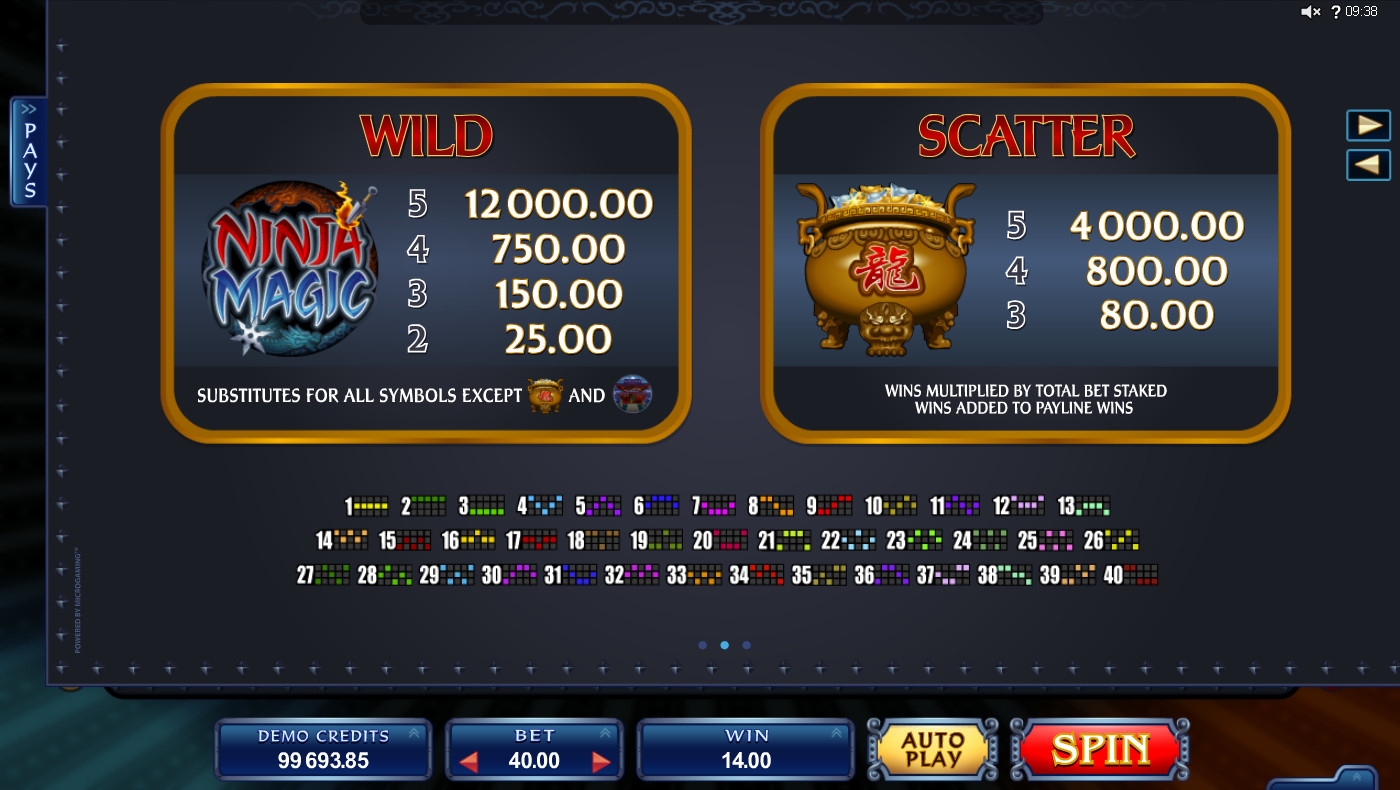Viewport: 1400px width, 790px height.
Task: Decrease the bet with the left arrow
Action: tap(468, 762)
